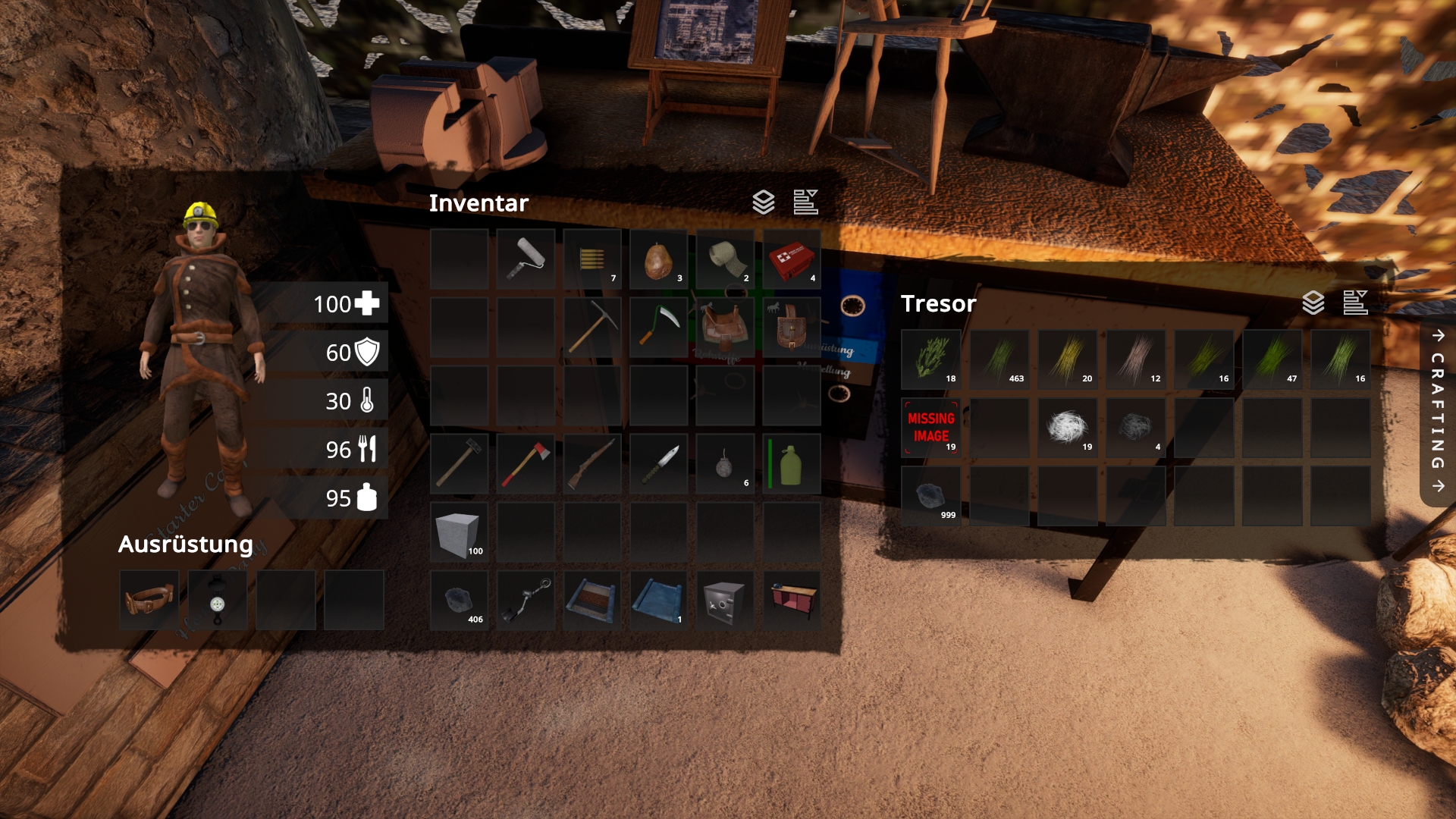
Task: Choose the metal safe item
Action: pos(725,601)
